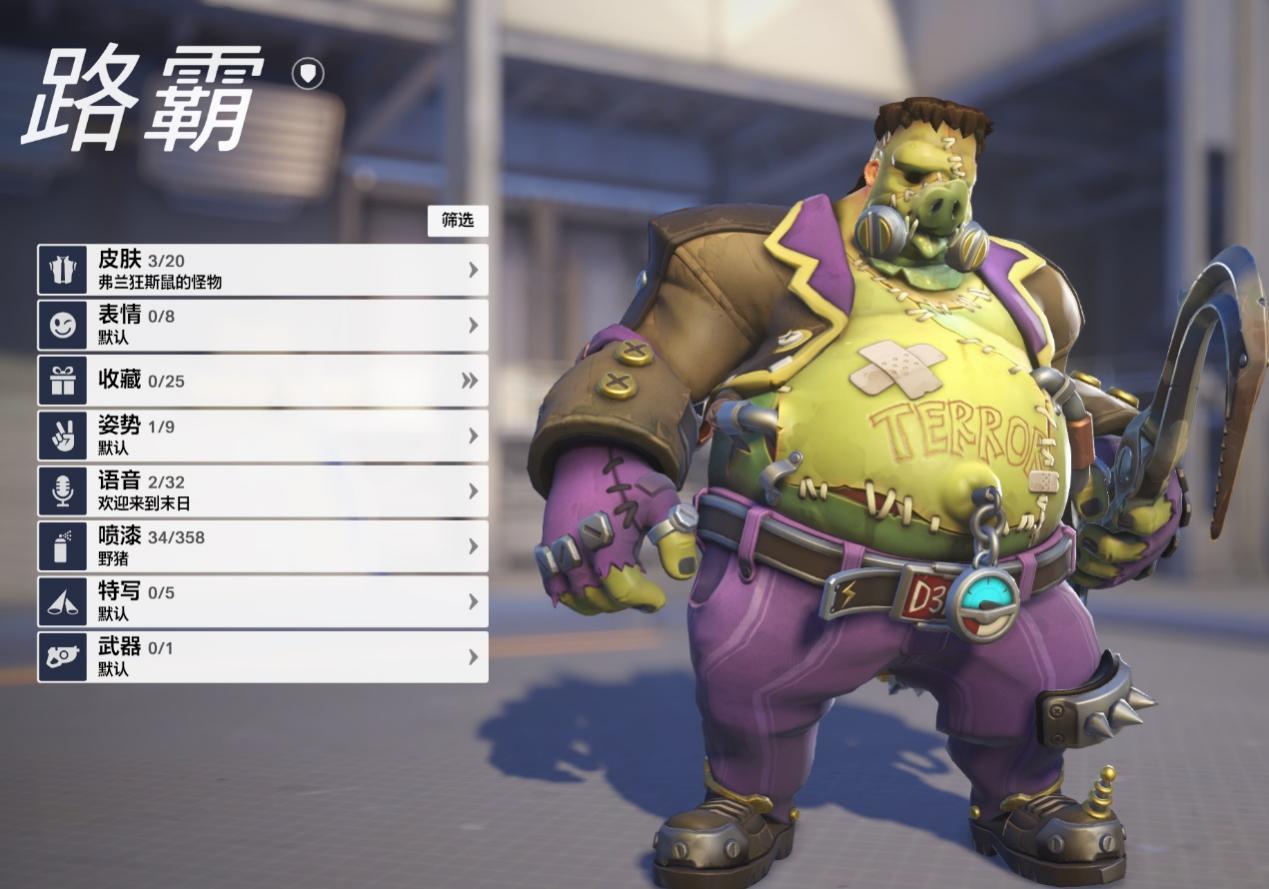The height and width of the screenshot is (889, 1269).
Task: Open the 收藏 collection entry
Action: pos(263,381)
